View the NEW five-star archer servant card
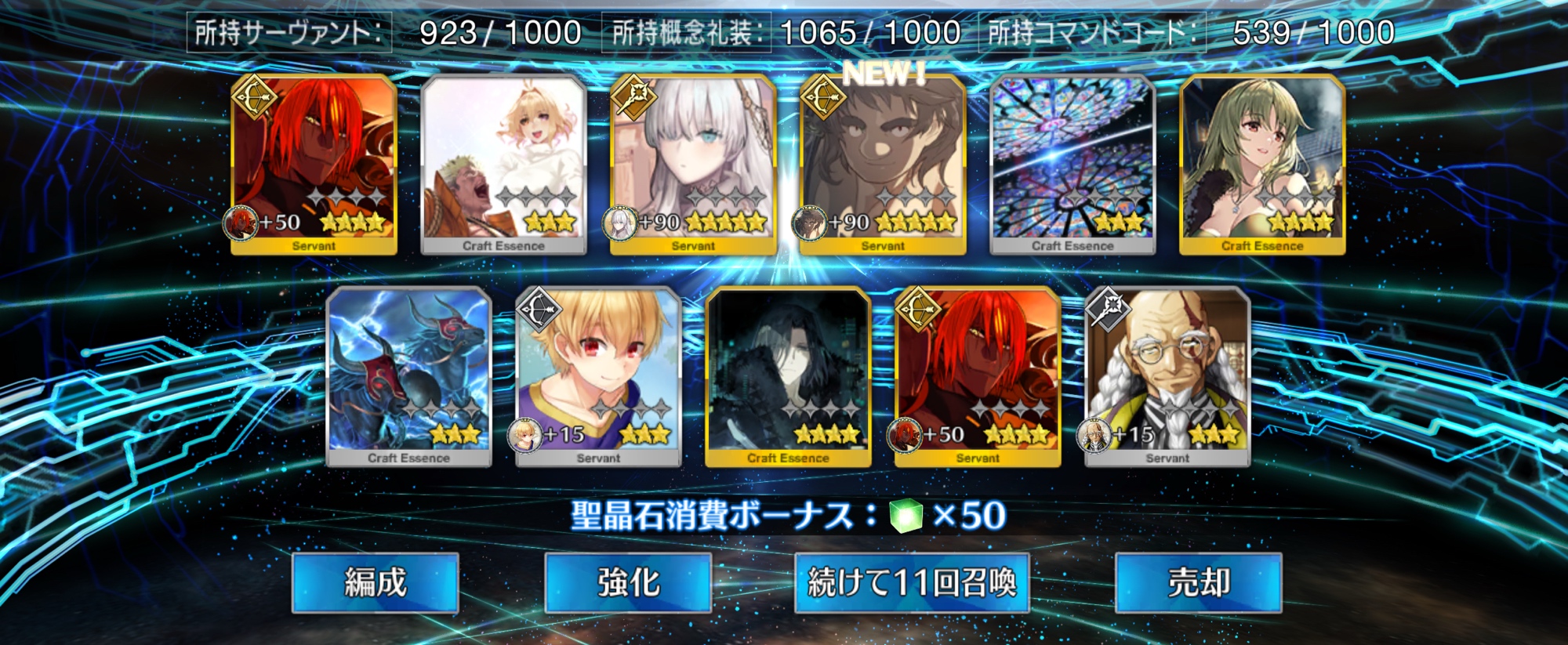Screen dimensions: 1568x645 [x=883, y=164]
